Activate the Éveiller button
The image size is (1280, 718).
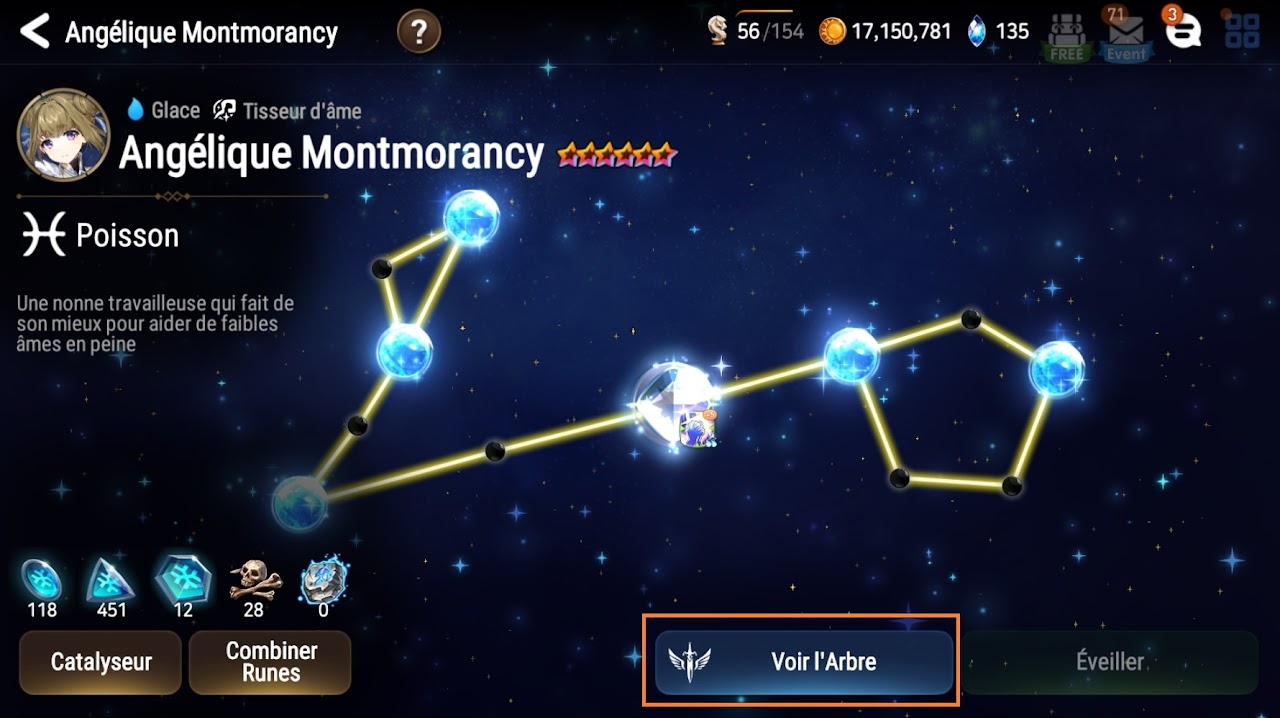point(1109,661)
